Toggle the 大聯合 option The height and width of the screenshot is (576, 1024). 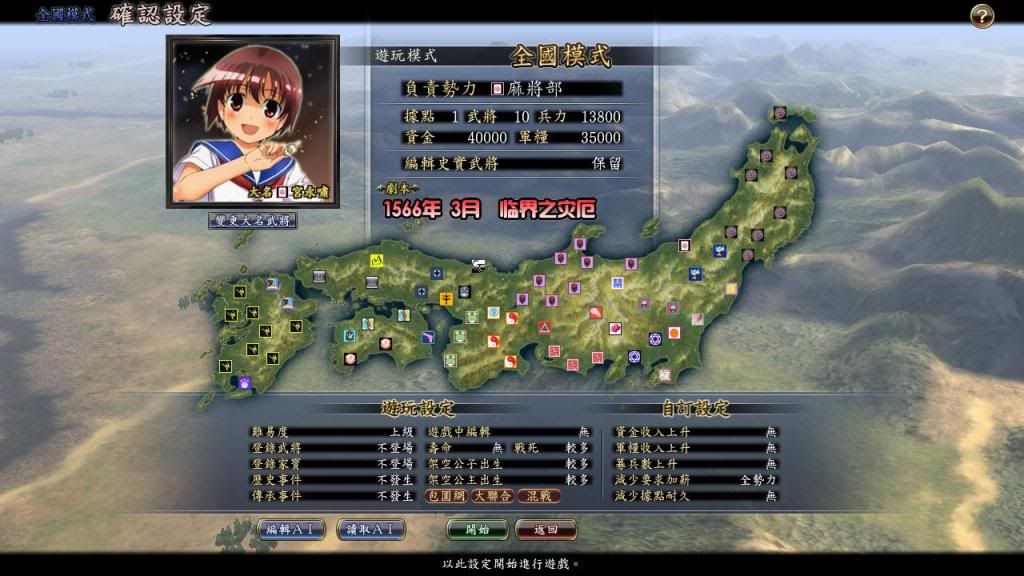[493, 496]
